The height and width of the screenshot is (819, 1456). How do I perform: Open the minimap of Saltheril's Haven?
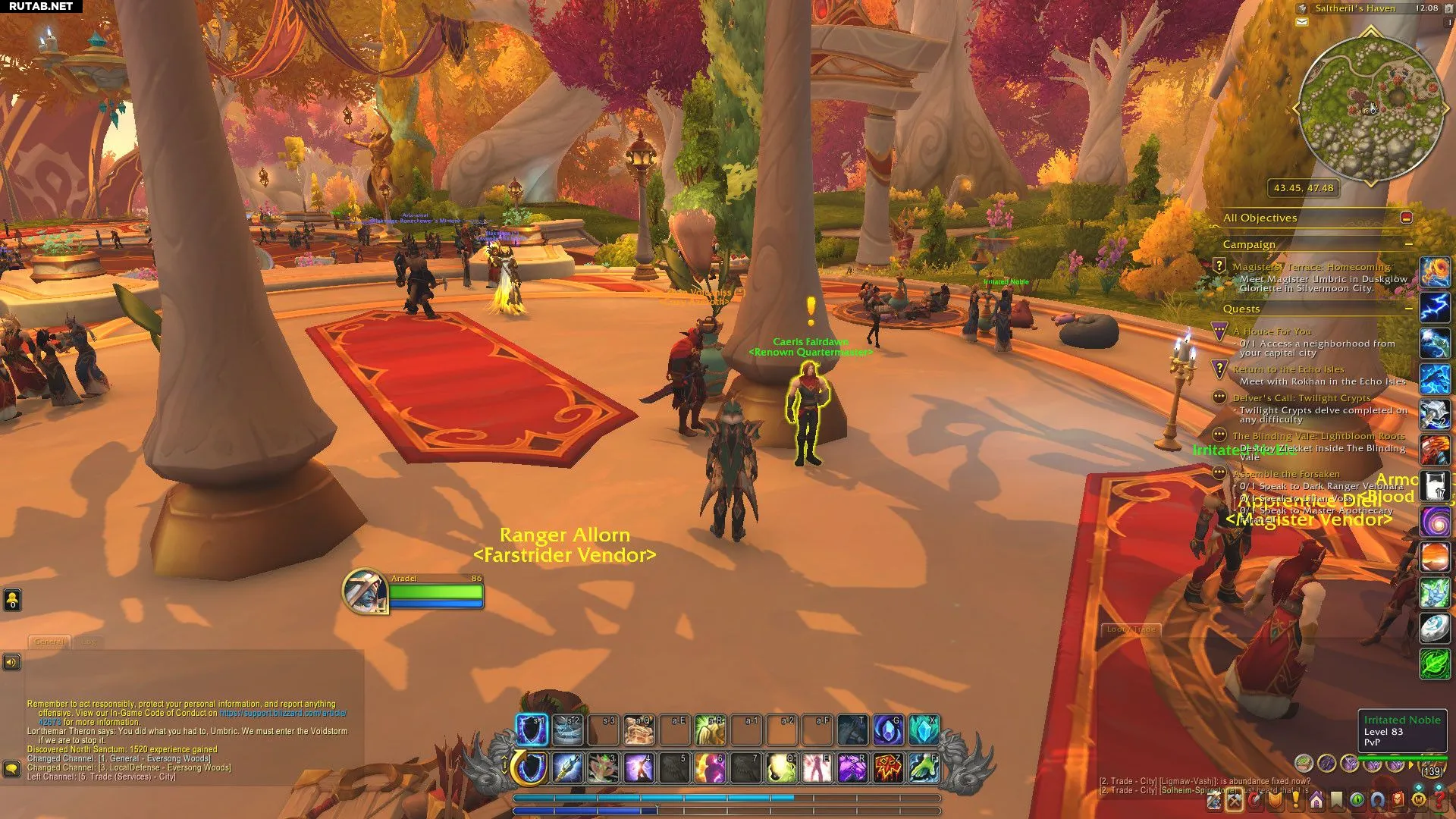click(x=1371, y=108)
